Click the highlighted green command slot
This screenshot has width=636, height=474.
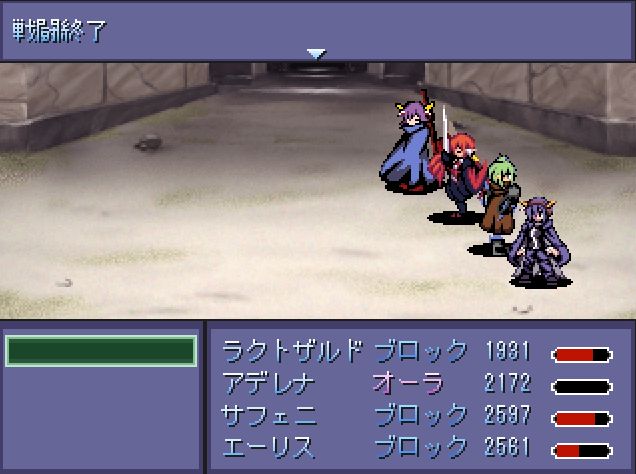tap(100, 351)
